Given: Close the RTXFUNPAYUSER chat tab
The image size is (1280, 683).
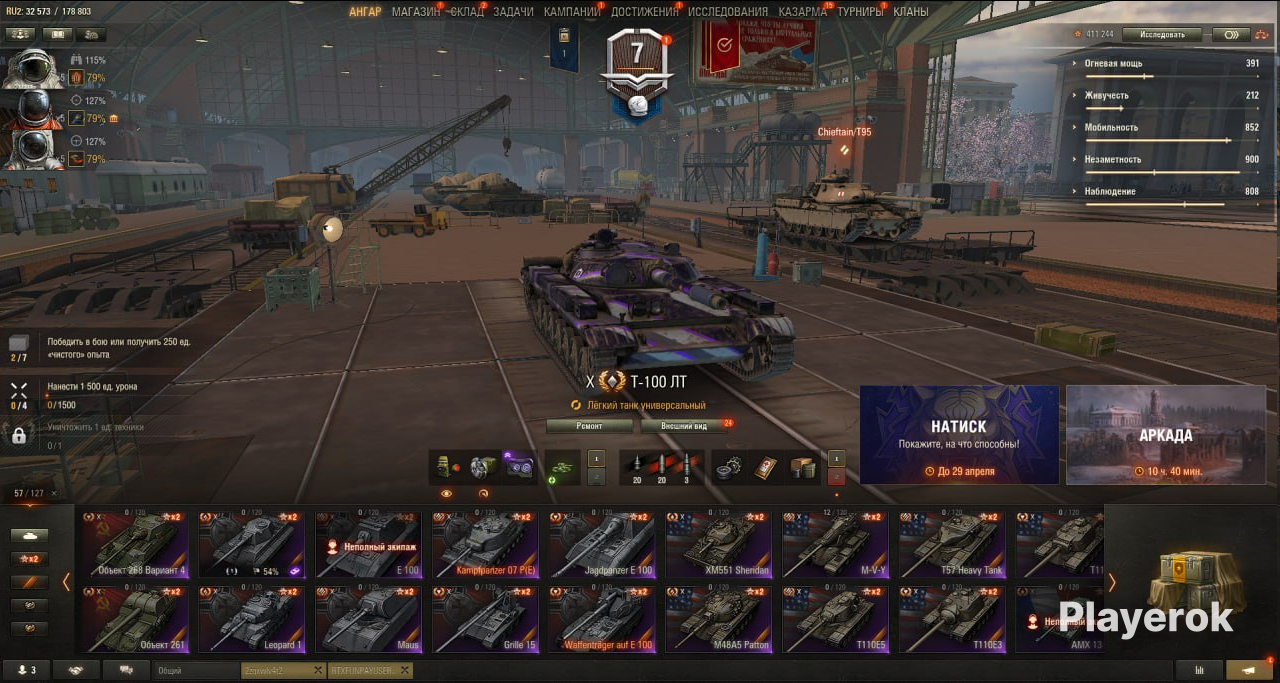Looking at the screenshot, I should point(405,670).
